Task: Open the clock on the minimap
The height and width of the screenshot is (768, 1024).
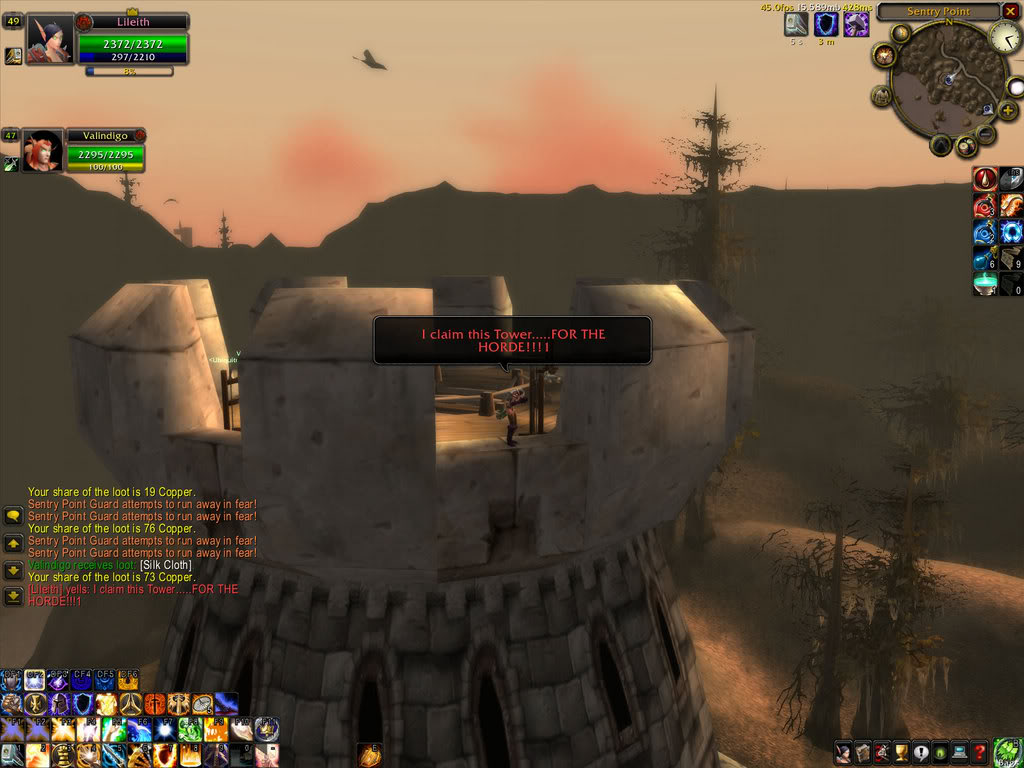Action: point(1005,38)
